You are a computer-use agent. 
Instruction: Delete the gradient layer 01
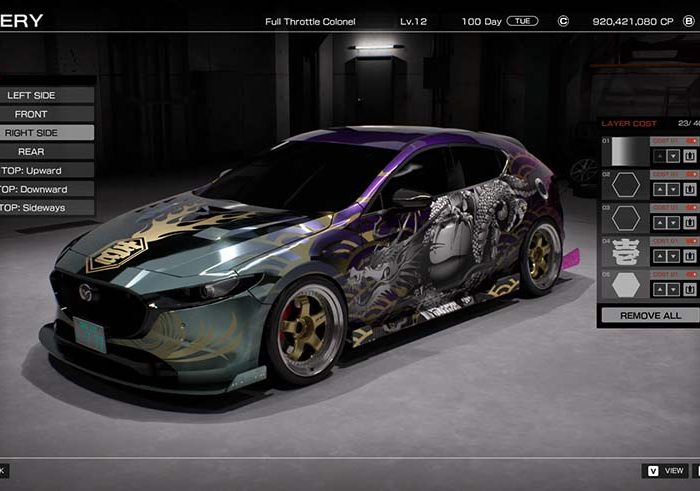[690, 156]
